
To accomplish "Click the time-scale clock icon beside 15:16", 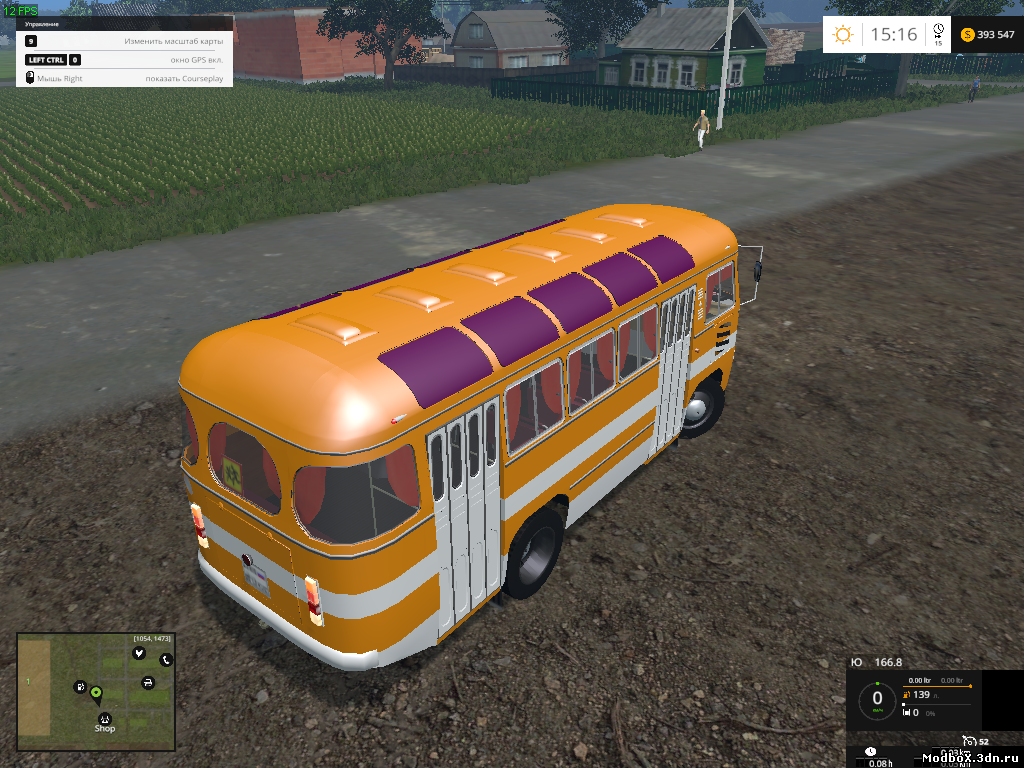I will tap(938, 32).
